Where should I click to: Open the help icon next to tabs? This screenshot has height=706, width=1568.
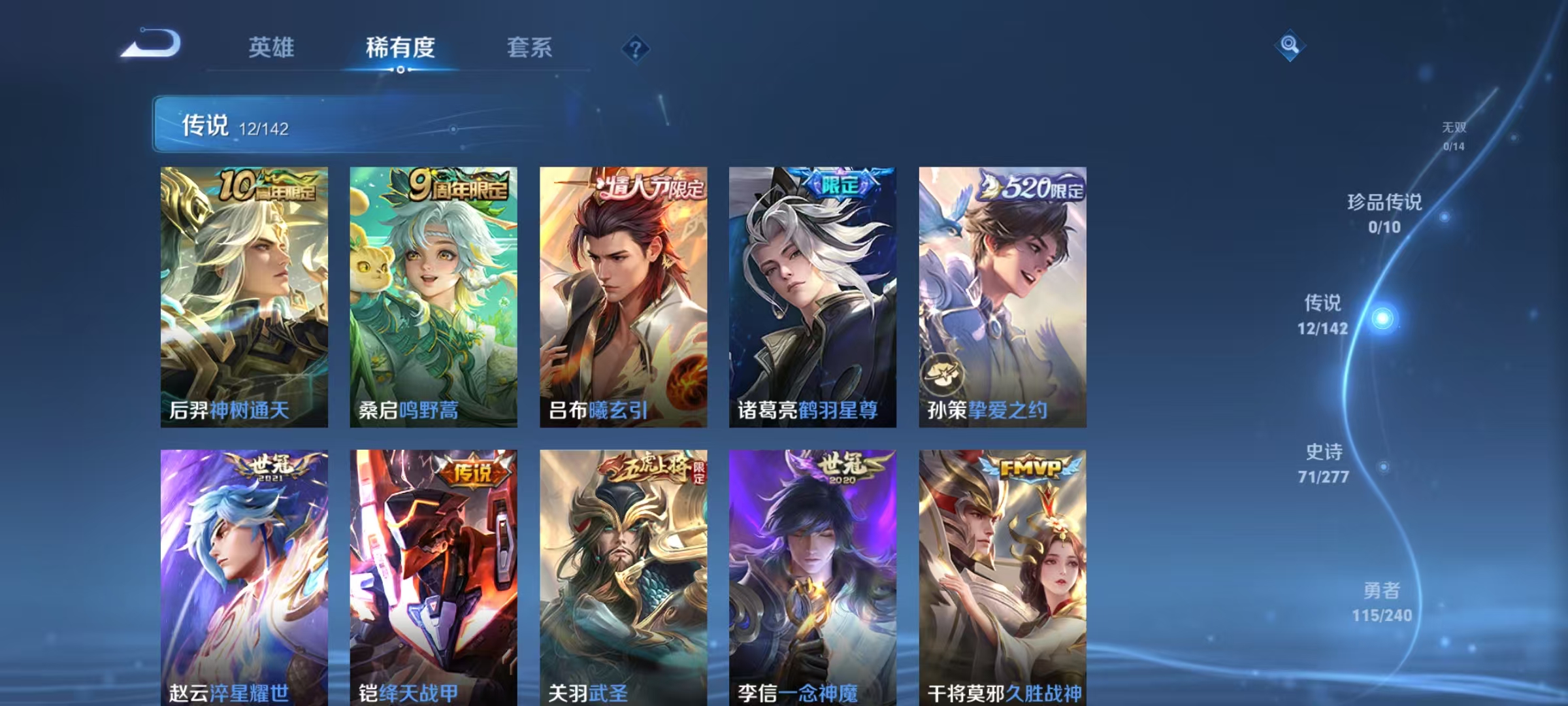(x=635, y=49)
